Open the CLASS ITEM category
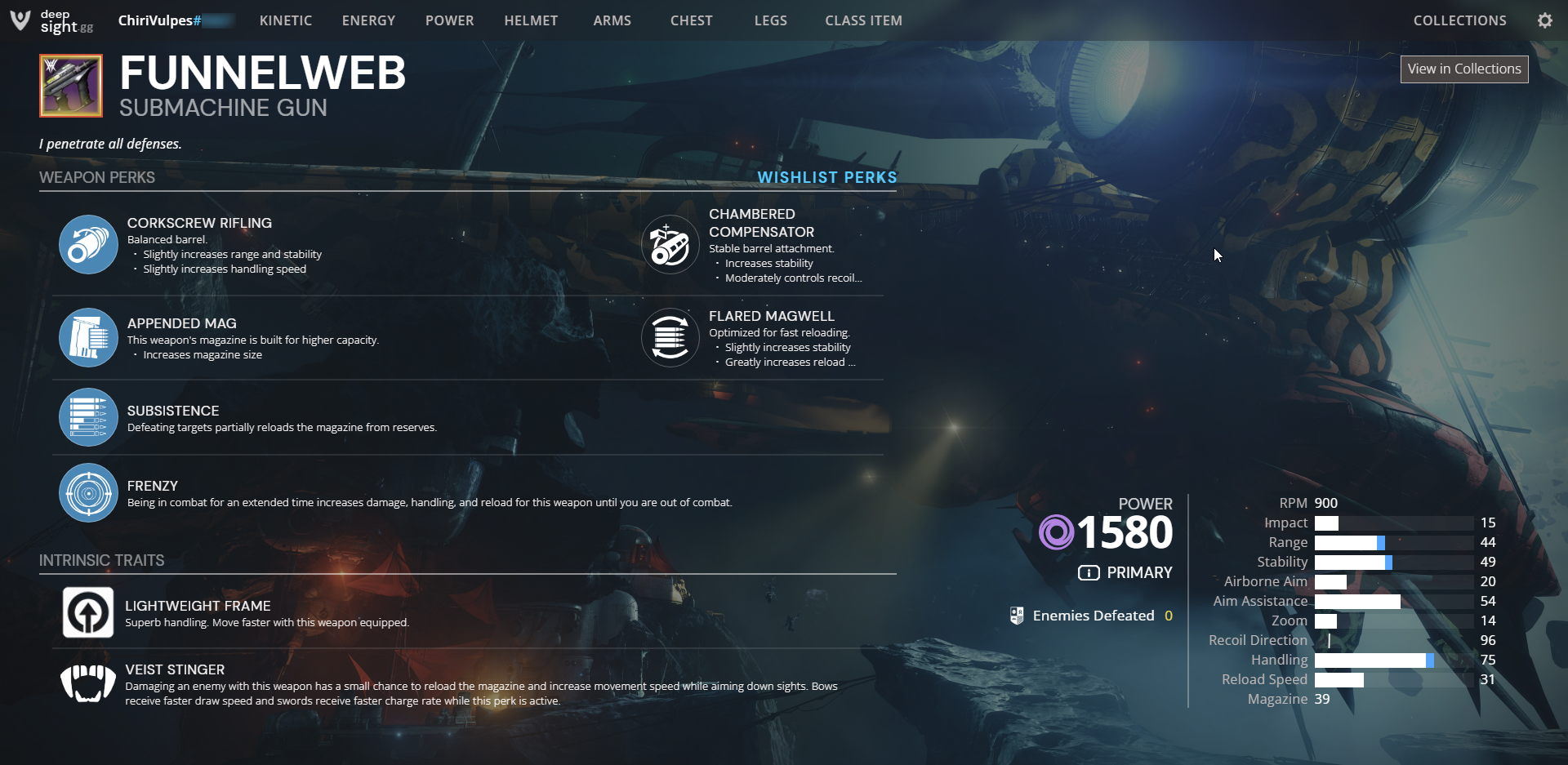 863,20
